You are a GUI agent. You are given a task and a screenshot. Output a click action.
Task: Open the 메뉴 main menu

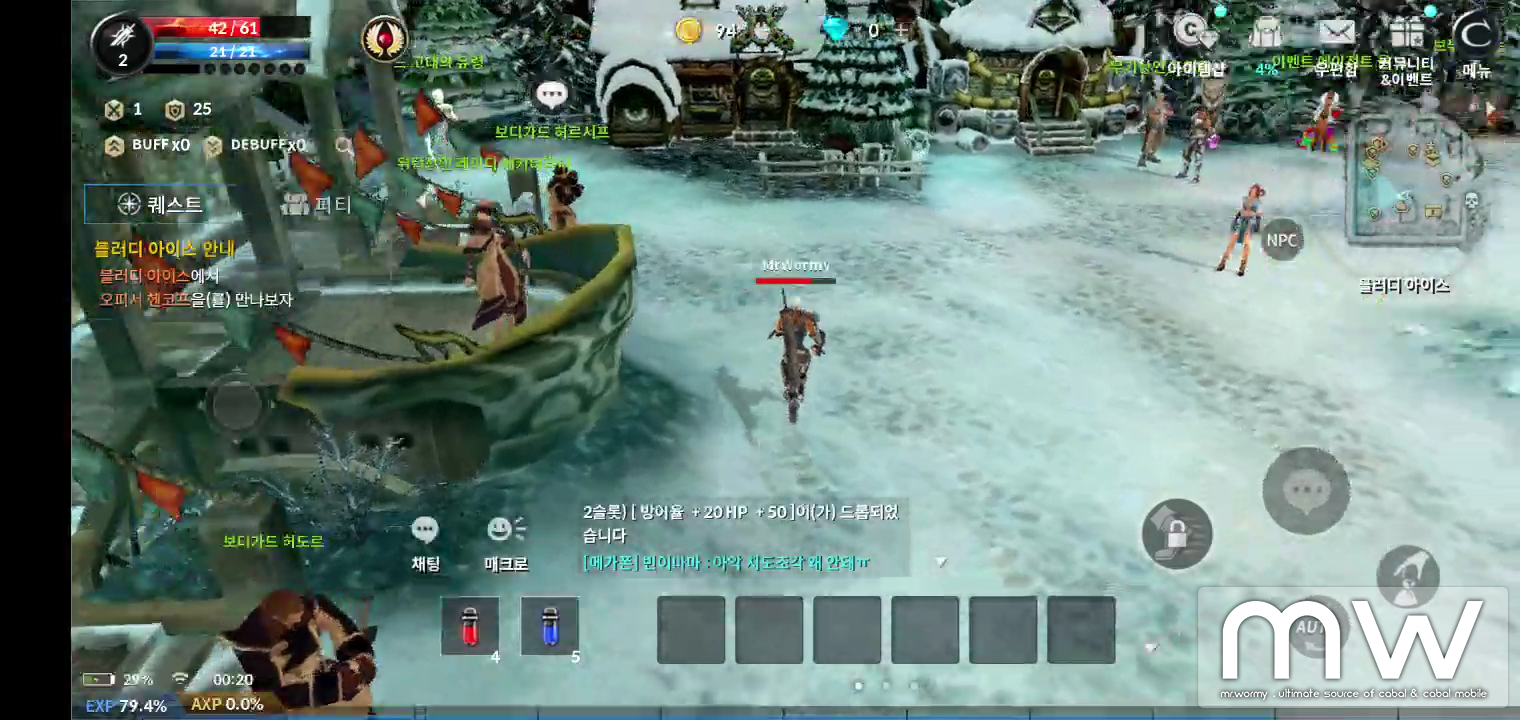tap(1475, 37)
